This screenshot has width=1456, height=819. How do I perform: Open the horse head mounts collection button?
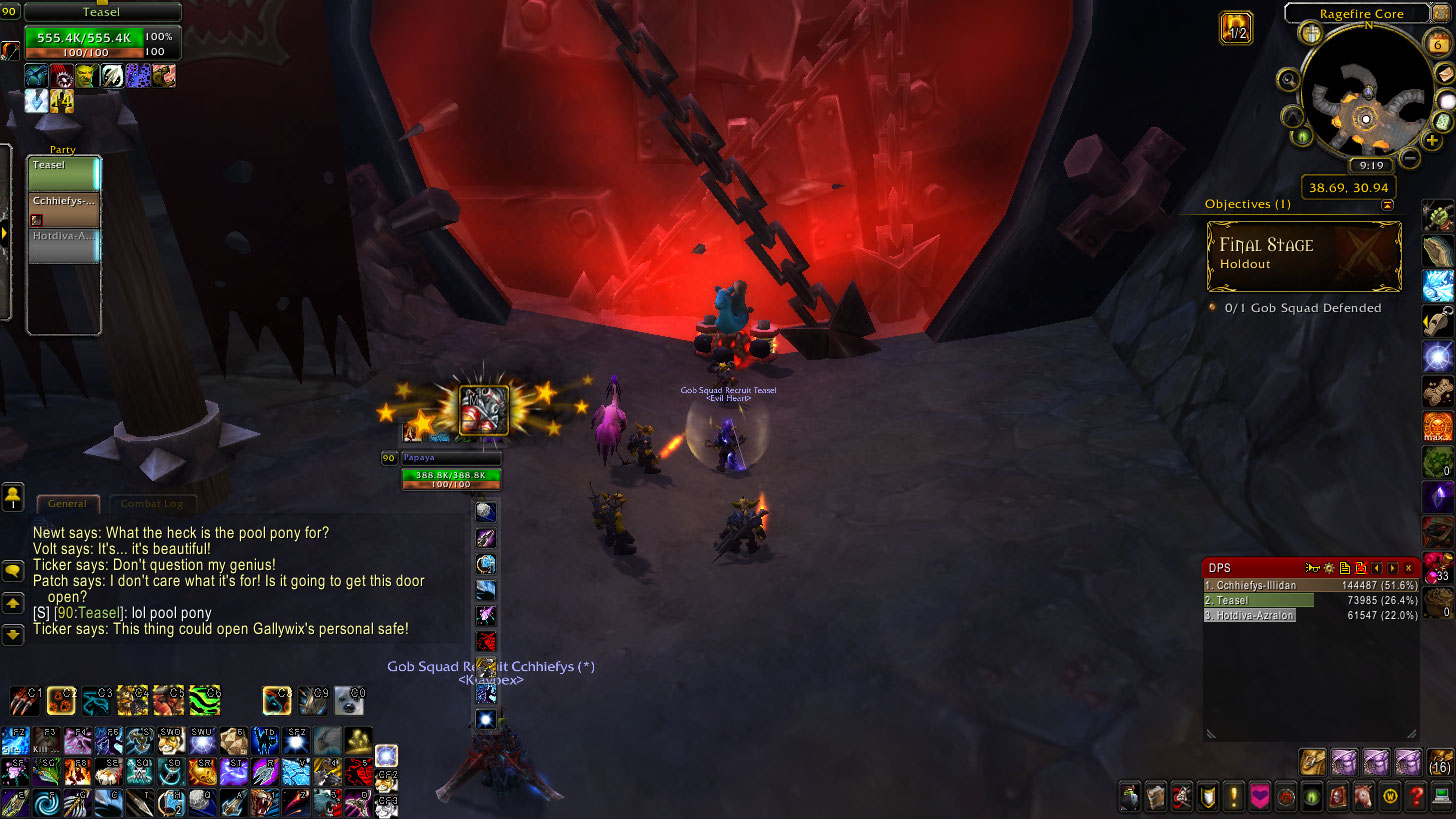click(x=1364, y=797)
